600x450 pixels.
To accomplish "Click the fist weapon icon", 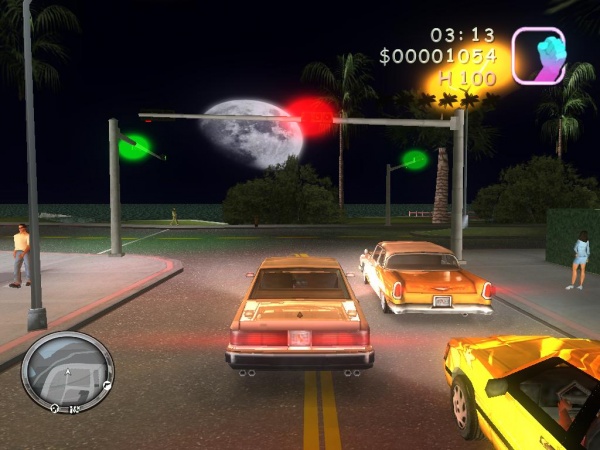I will tap(538, 55).
